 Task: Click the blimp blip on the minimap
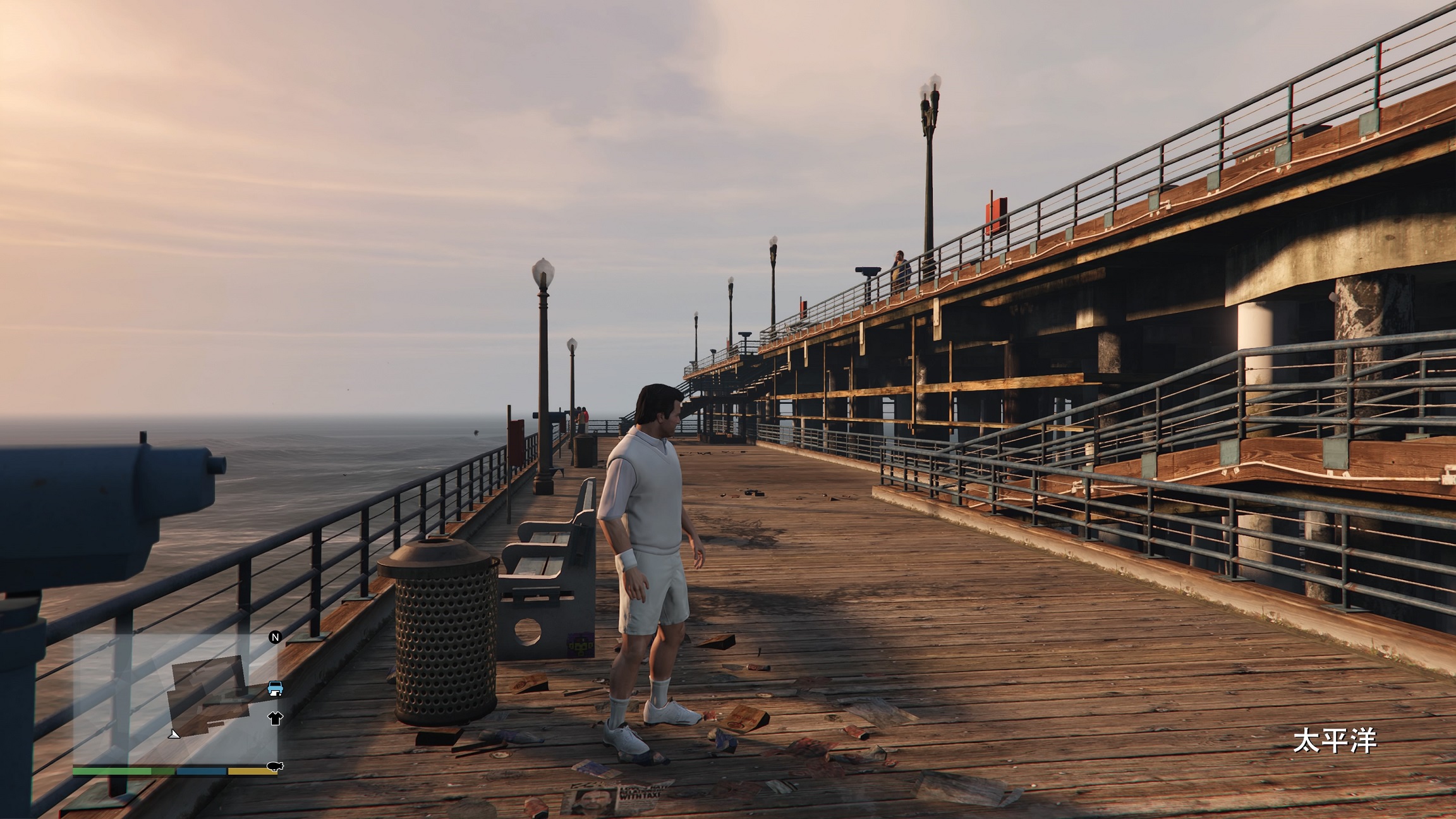click(x=275, y=767)
